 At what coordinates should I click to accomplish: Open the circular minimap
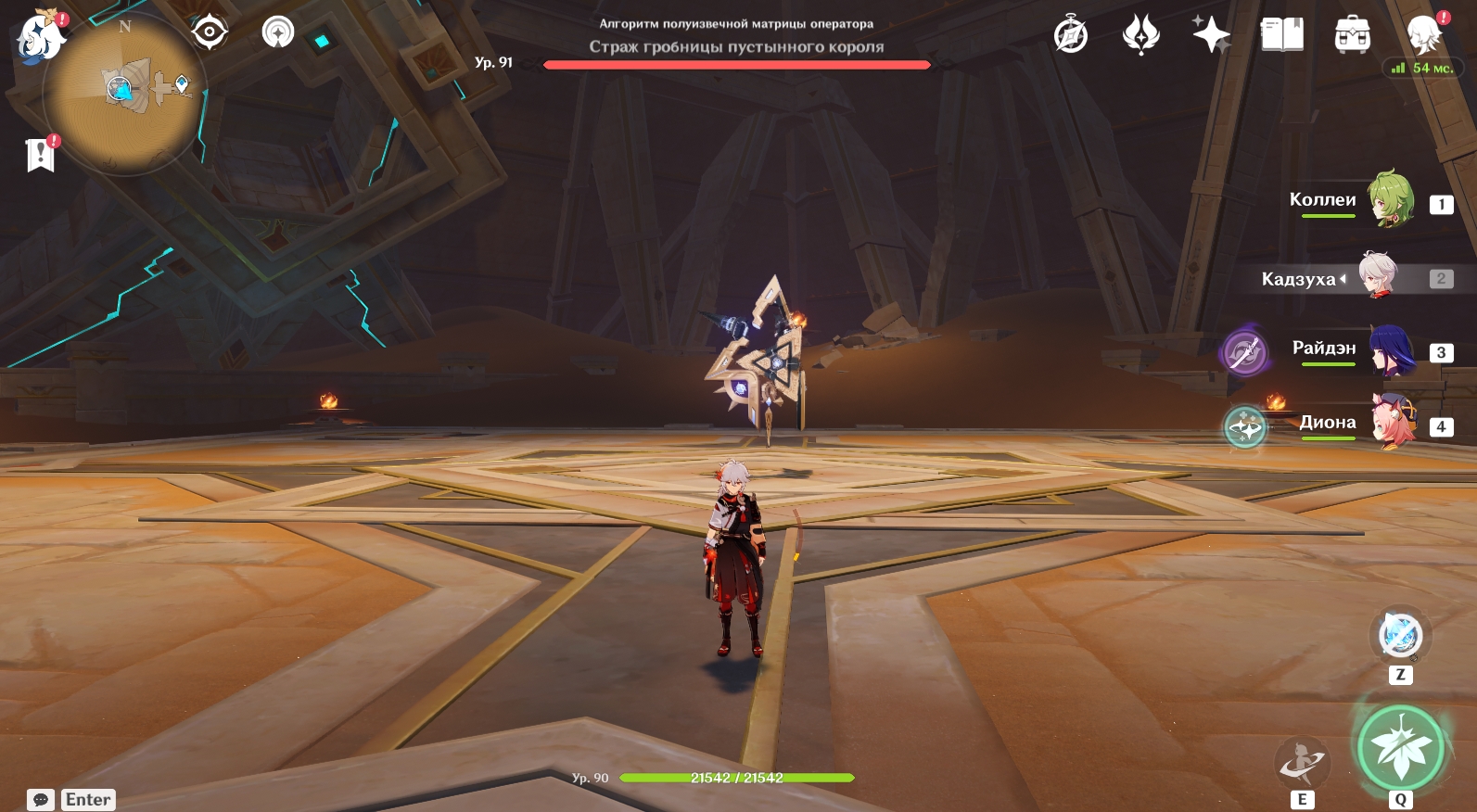pyautogui.click(x=125, y=92)
